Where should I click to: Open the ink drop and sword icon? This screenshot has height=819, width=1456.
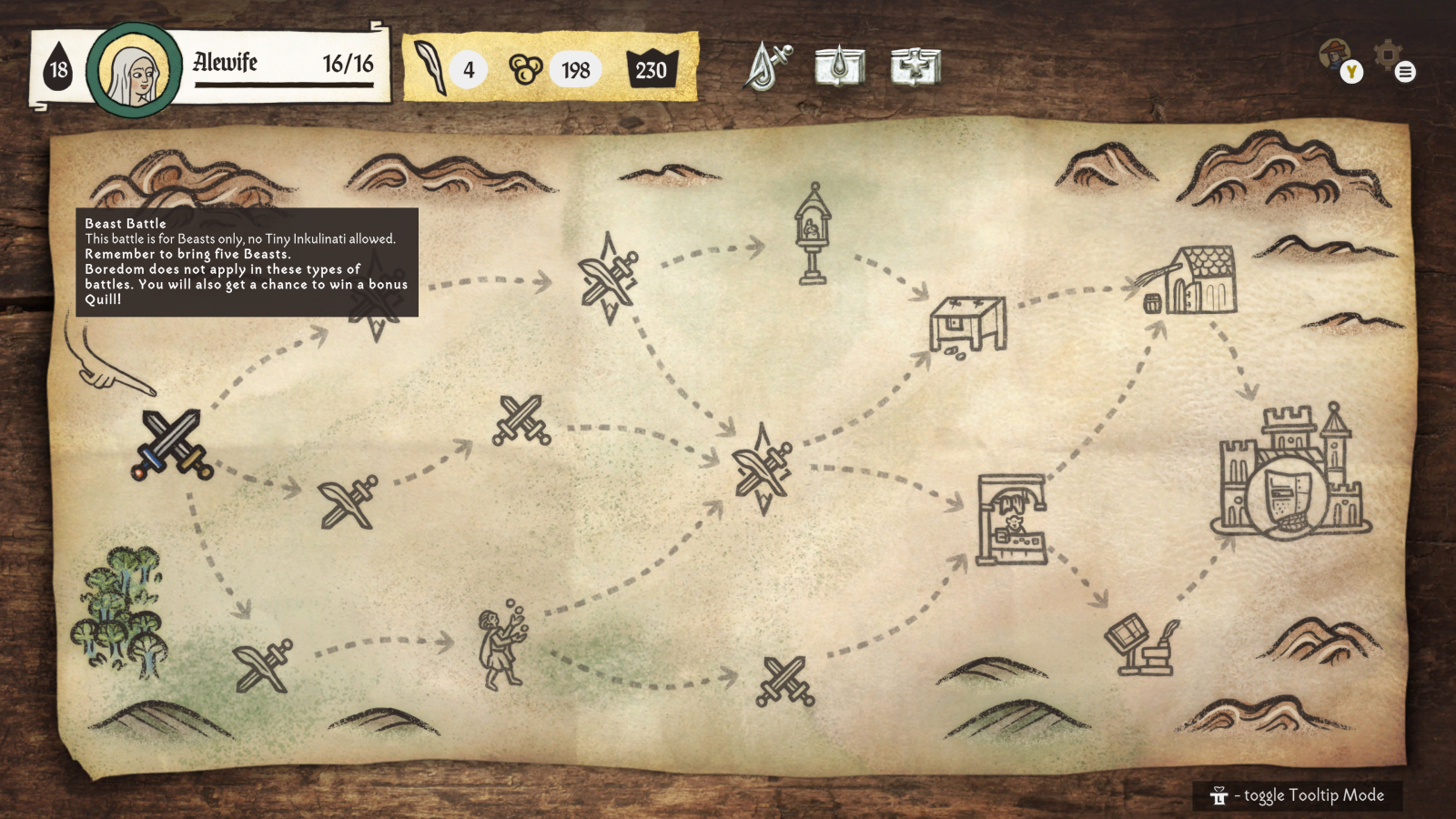(x=767, y=66)
